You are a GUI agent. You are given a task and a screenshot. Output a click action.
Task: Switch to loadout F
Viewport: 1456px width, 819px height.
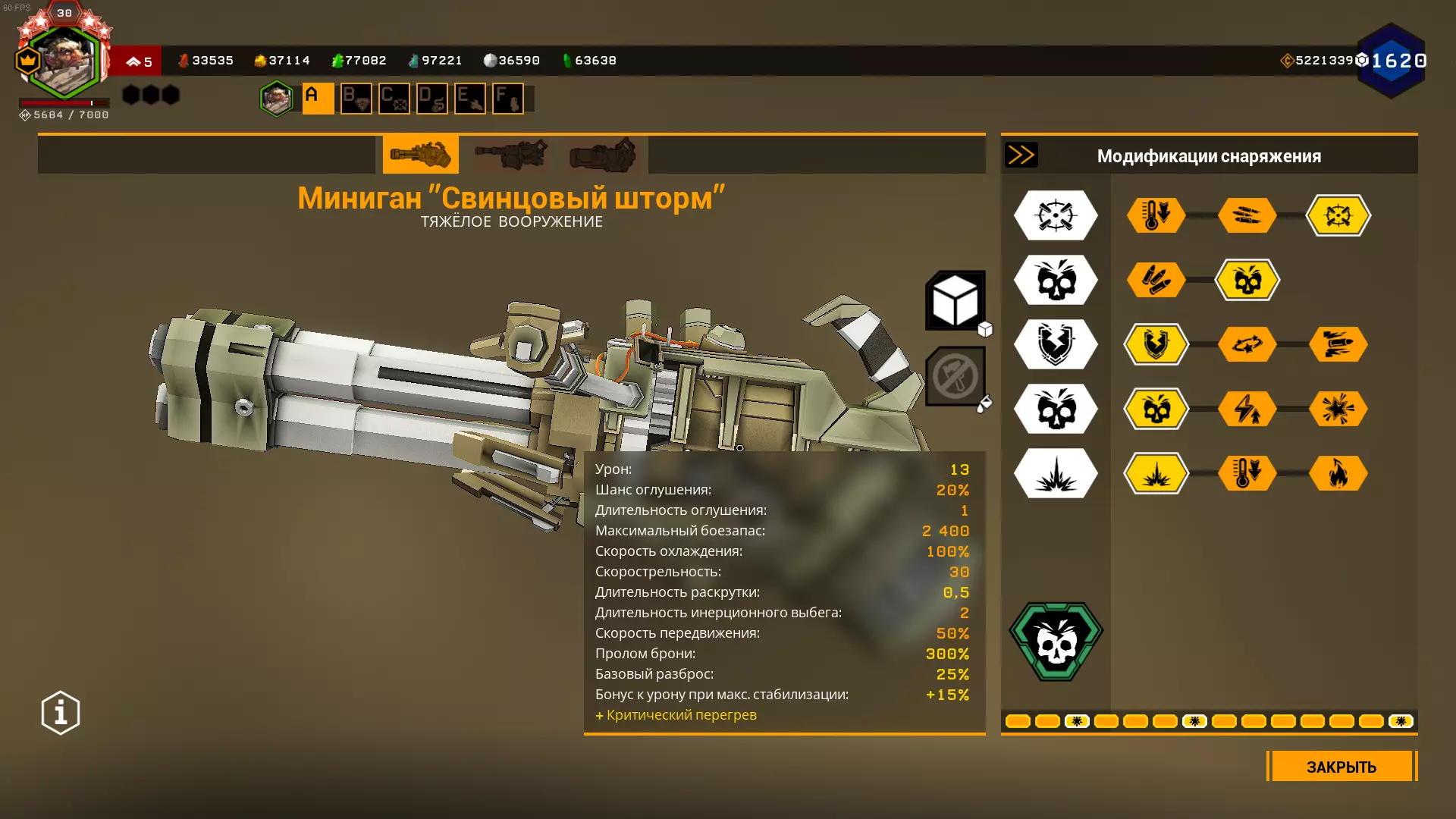pyautogui.click(x=507, y=99)
